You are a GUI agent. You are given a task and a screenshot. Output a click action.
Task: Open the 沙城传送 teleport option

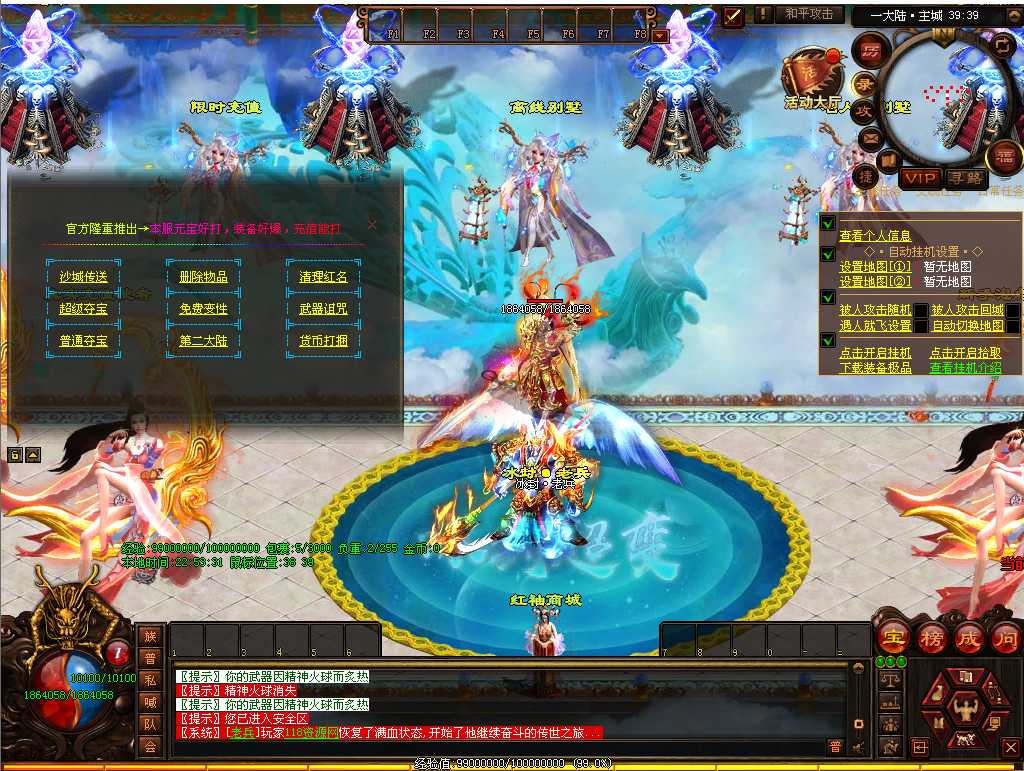83,277
